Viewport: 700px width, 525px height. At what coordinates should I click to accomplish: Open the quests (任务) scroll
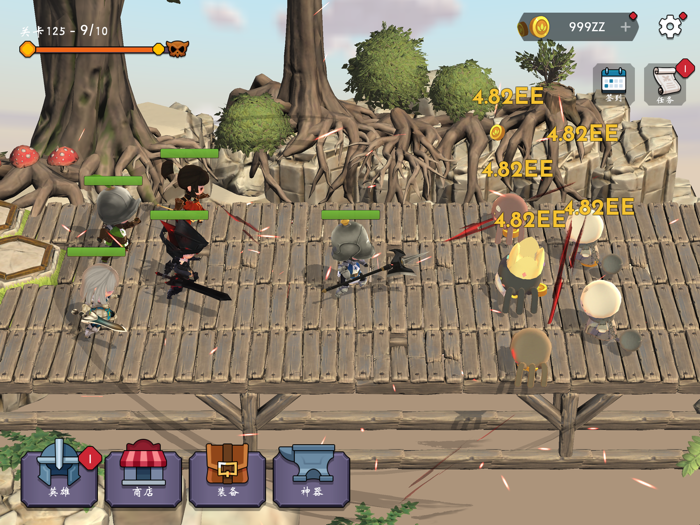(x=665, y=83)
